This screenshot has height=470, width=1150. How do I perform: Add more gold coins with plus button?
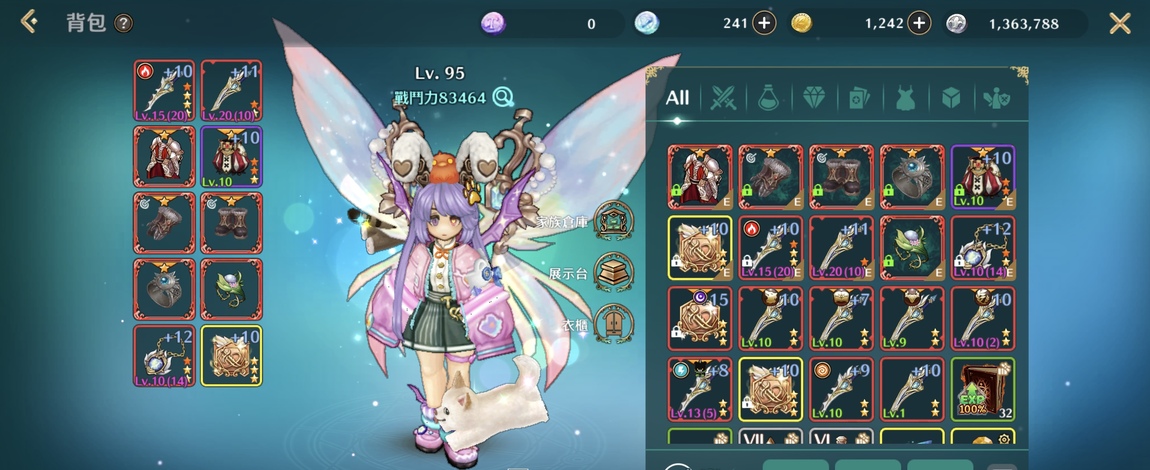pyautogui.click(x=920, y=23)
